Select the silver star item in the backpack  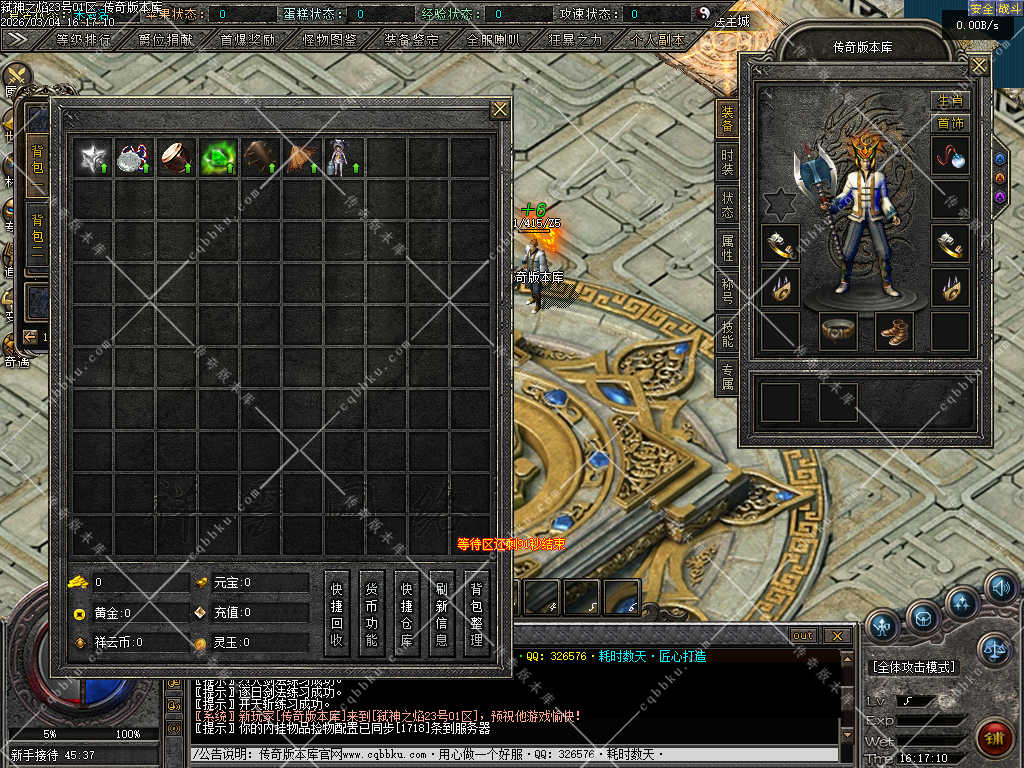pos(94,158)
